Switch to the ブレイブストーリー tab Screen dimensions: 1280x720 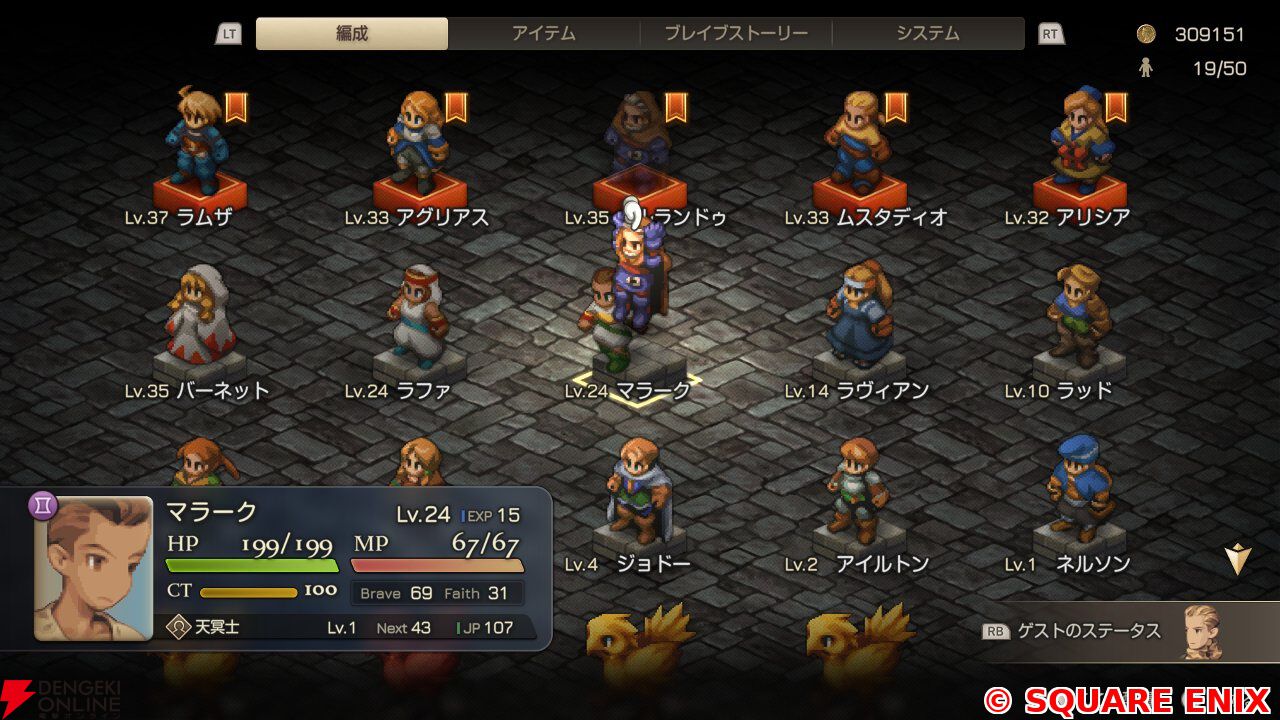(736, 33)
